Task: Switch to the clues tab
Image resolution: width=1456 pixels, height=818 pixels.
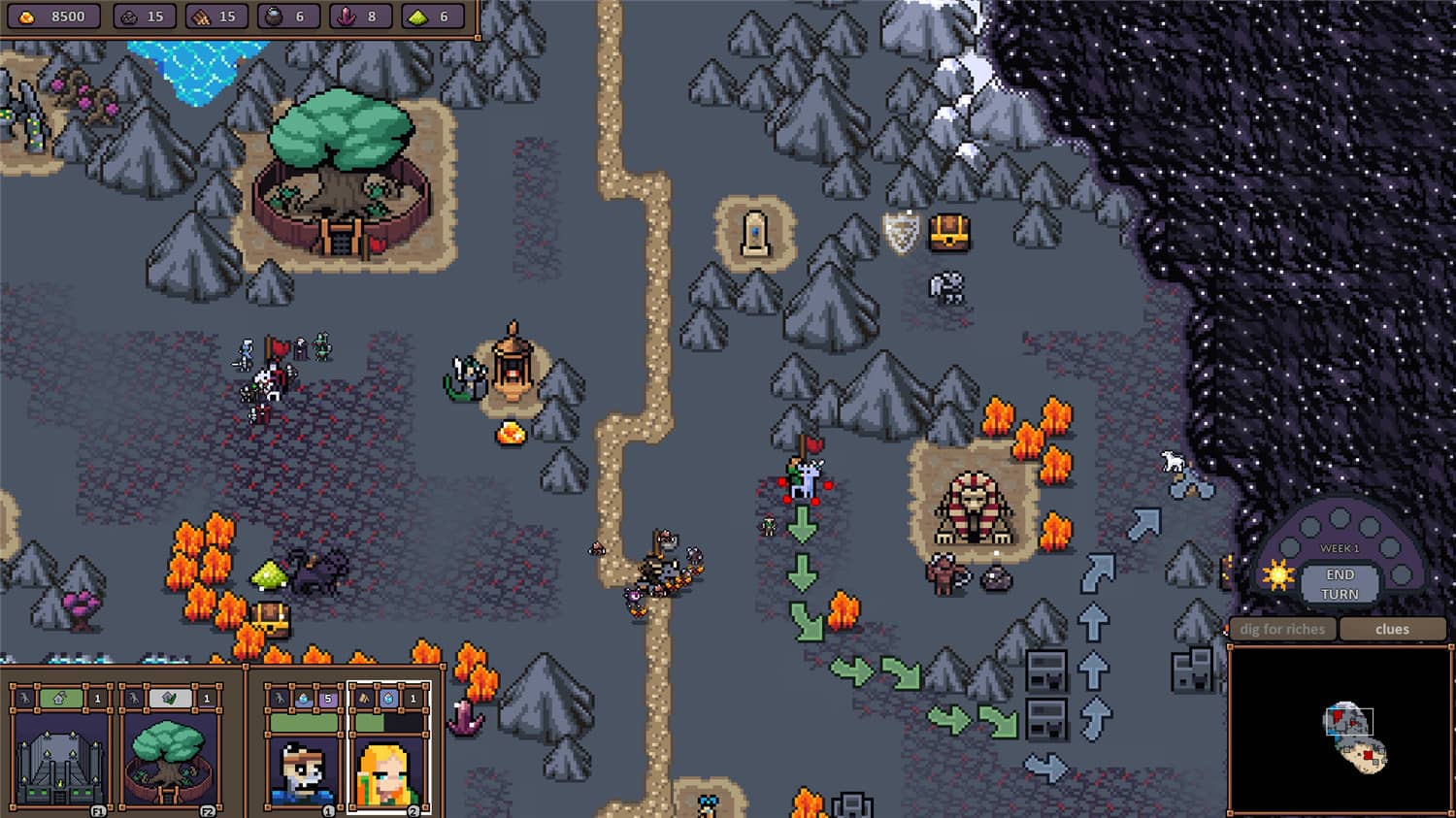Action: click(1392, 629)
